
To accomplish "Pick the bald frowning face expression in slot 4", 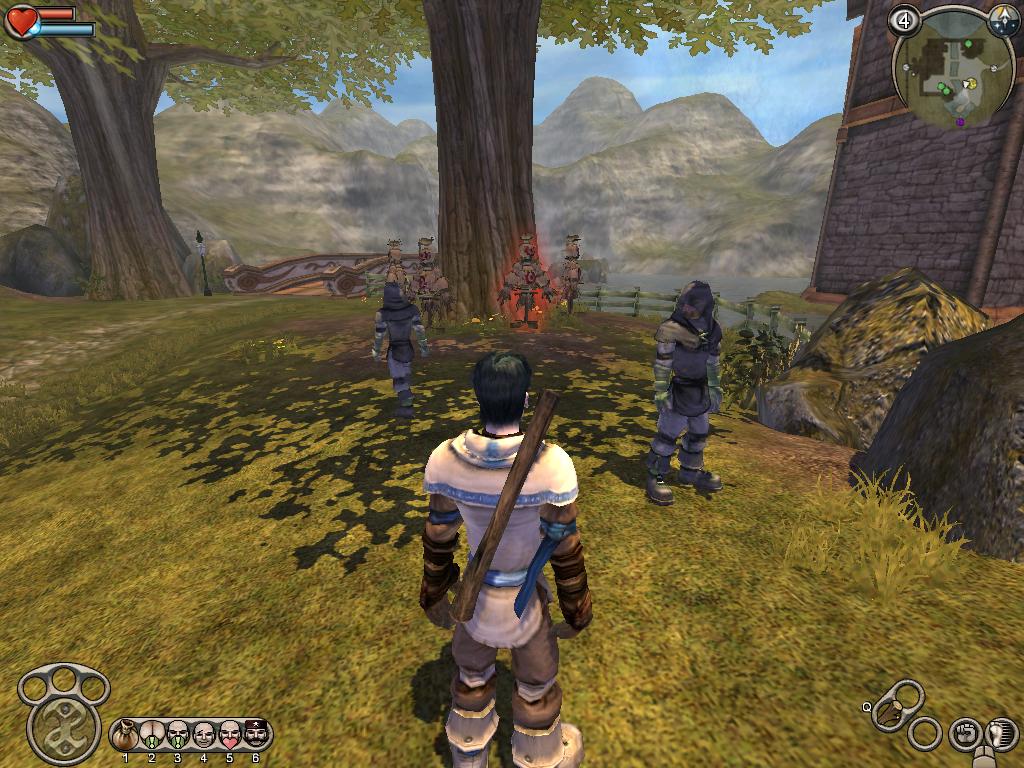I will pos(204,736).
